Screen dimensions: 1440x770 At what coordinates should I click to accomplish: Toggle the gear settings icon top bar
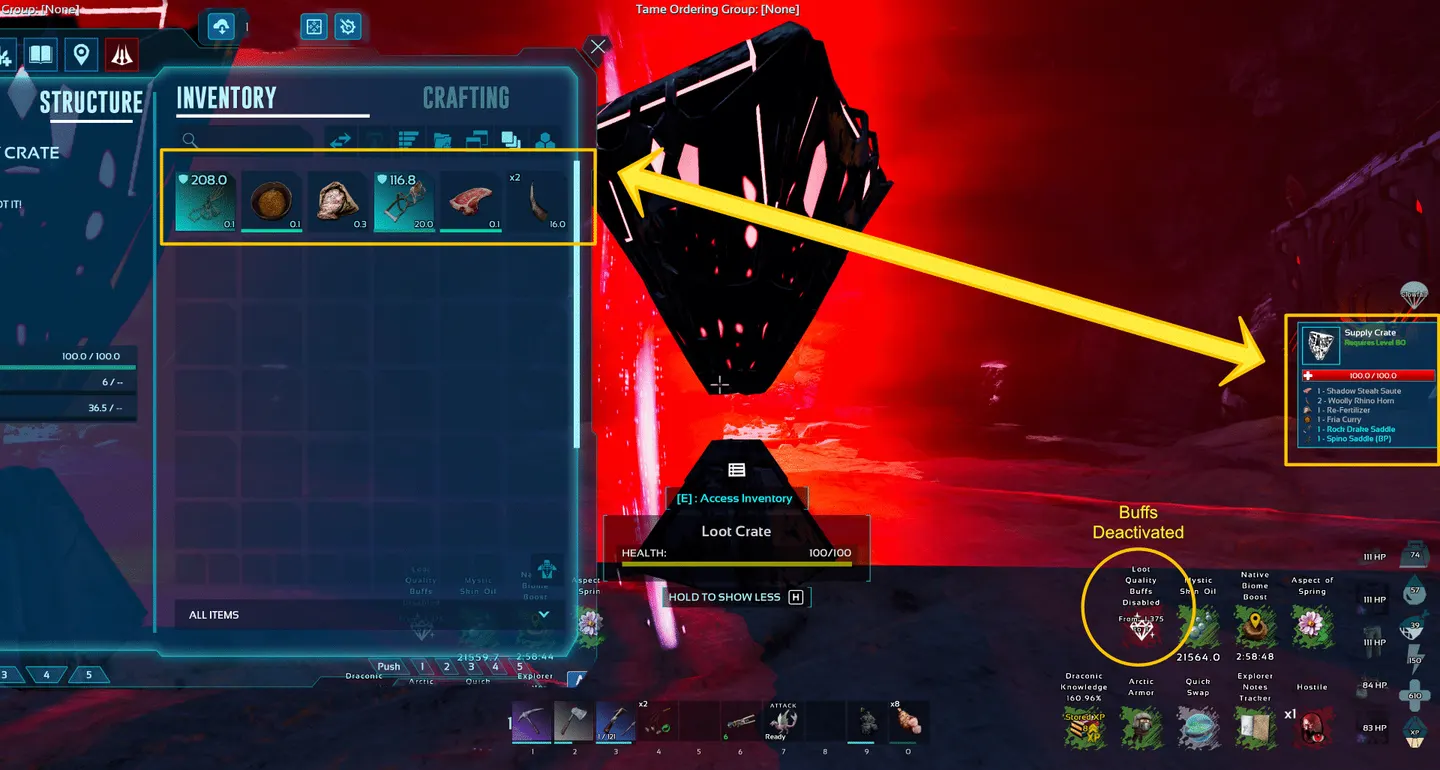pyautogui.click(x=347, y=26)
